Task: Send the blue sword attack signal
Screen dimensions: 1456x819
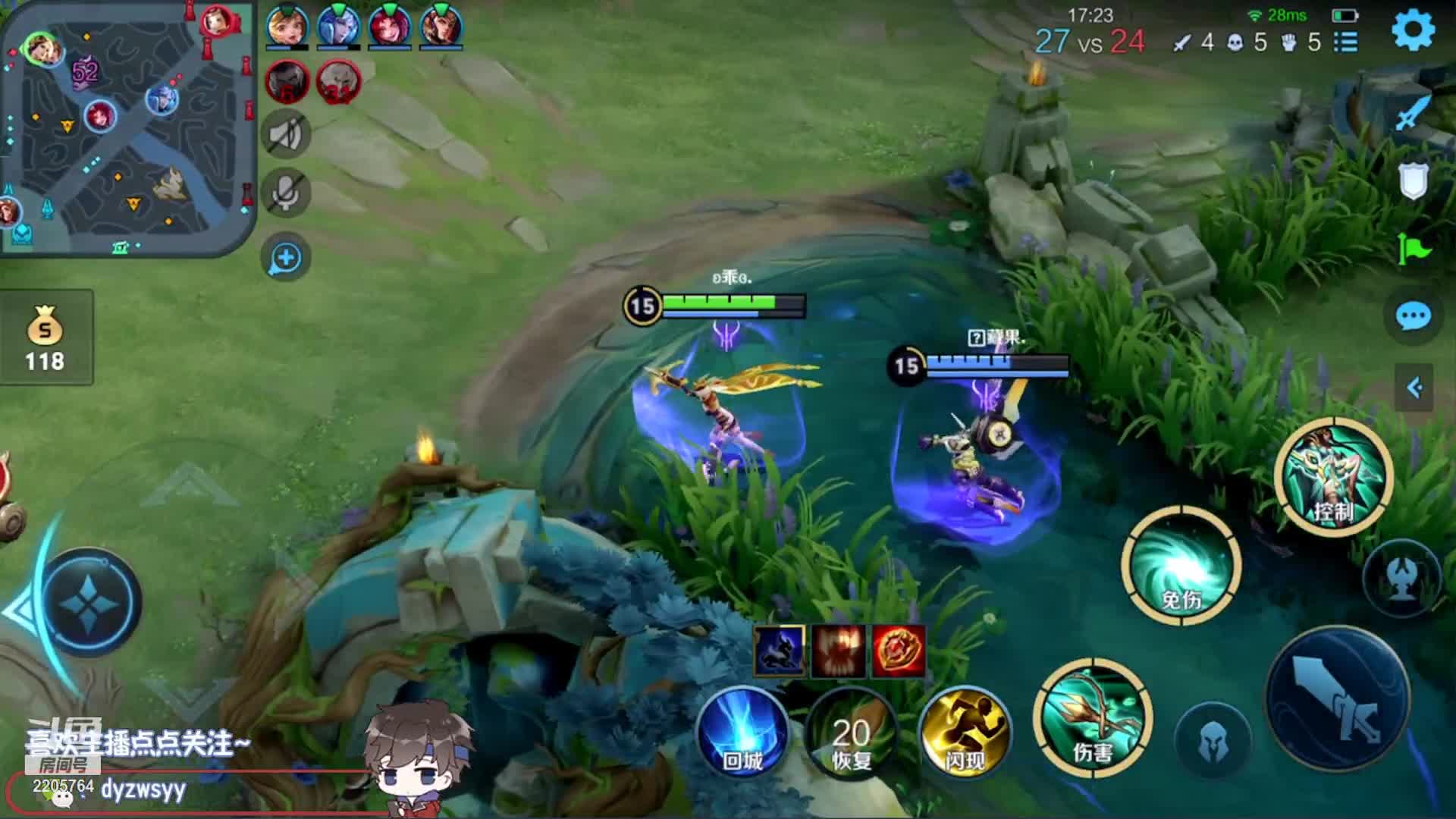Action: [1413, 114]
